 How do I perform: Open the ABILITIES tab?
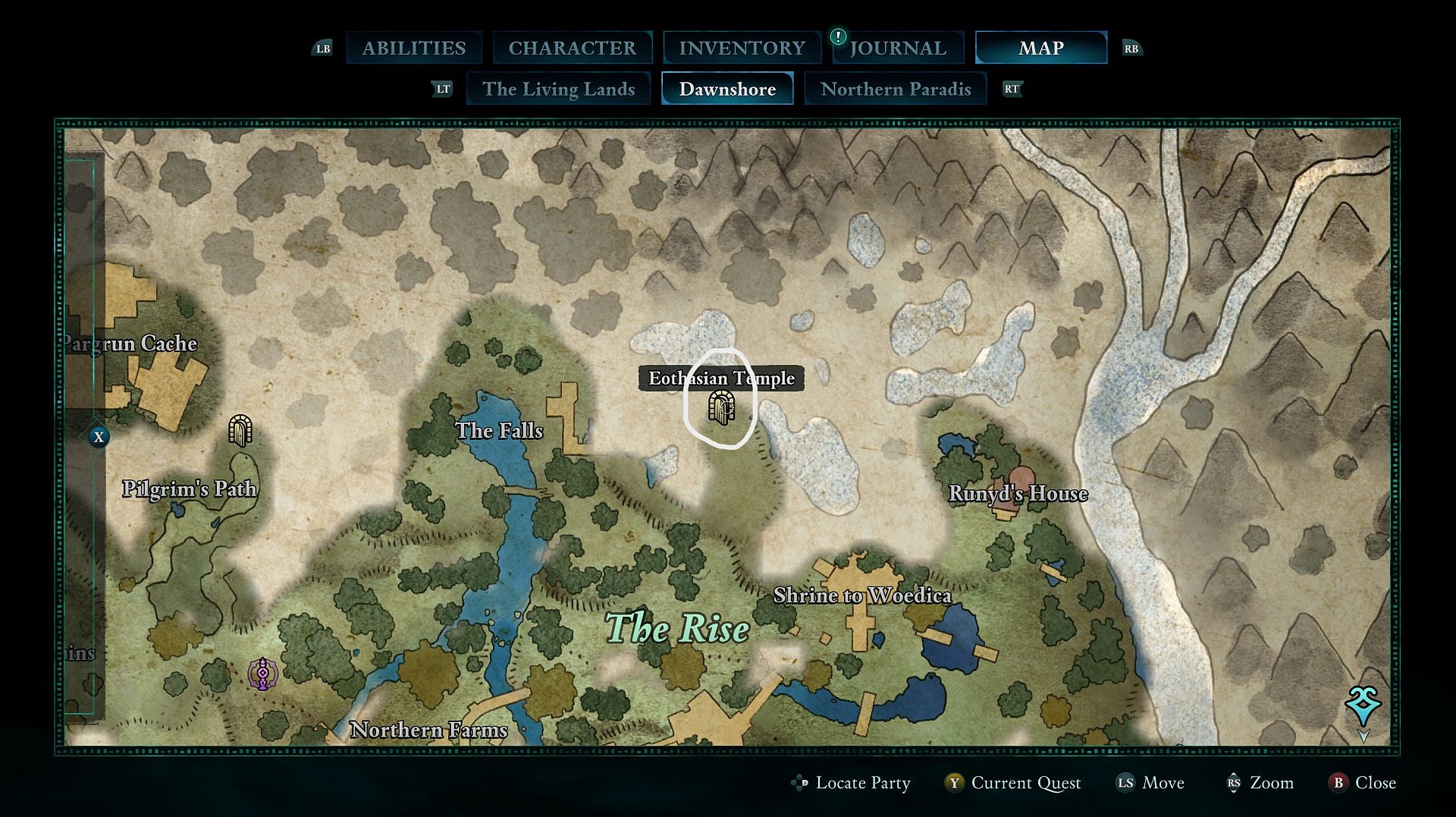[414, 48]
